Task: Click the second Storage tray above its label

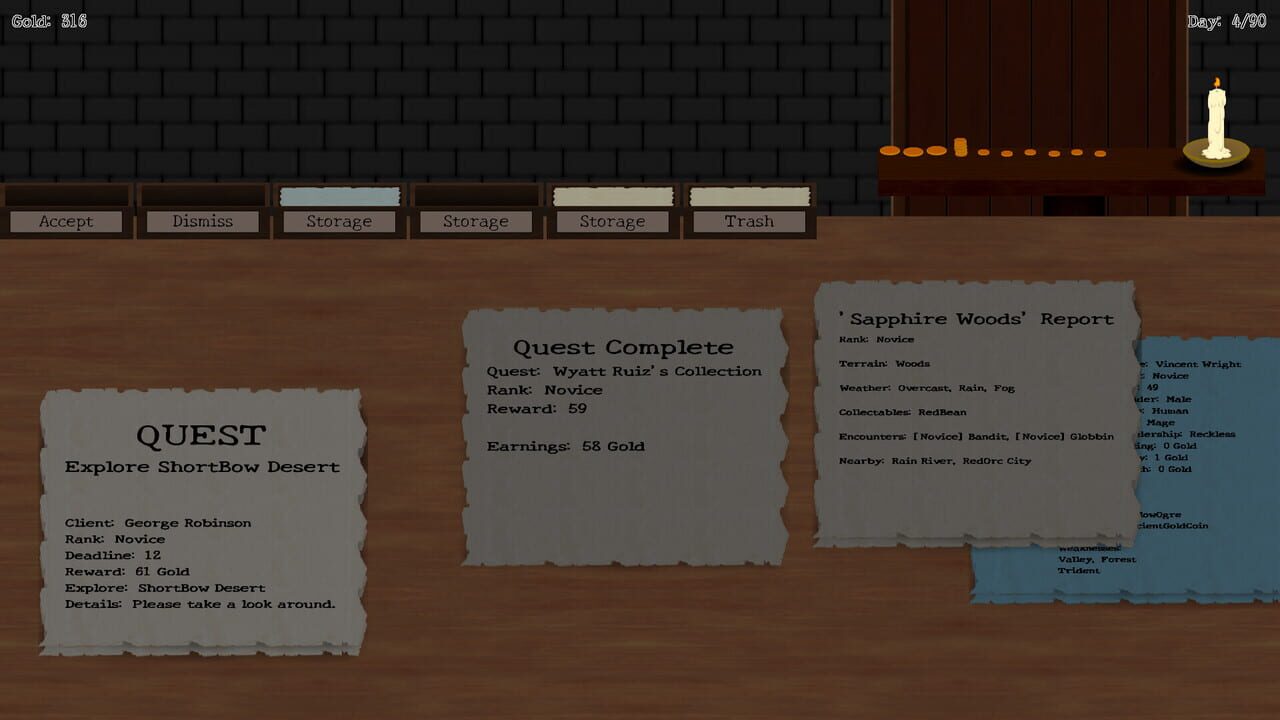Action: (x=475, y=195)
